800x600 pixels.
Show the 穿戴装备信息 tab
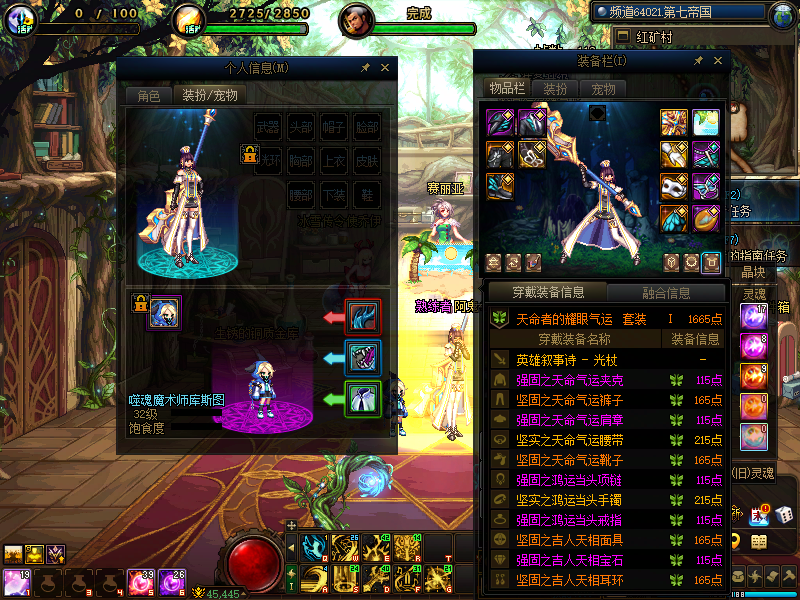coord(547,293)
